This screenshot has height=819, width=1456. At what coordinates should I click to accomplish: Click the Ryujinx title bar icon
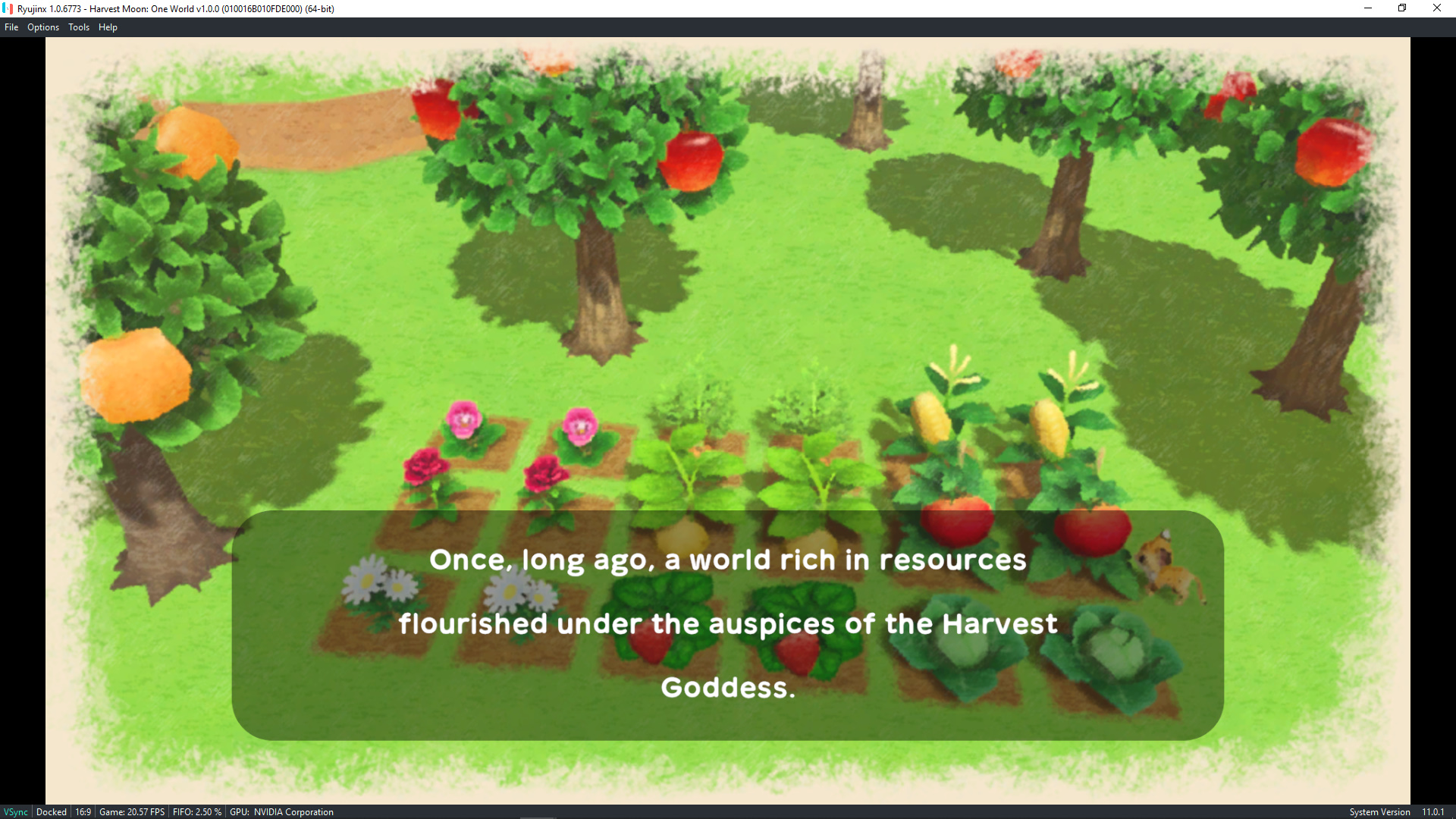[x=8, y=8]
